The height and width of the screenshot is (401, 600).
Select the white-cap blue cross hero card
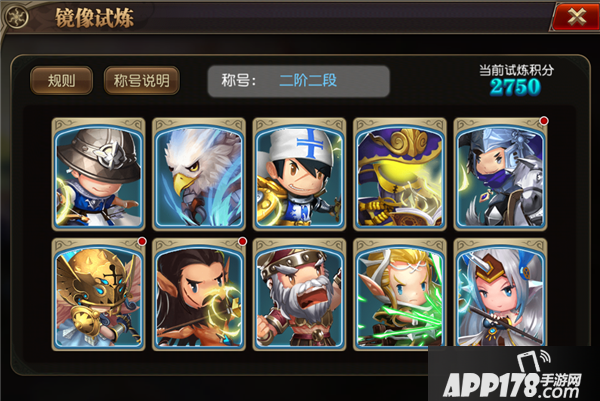299,174
